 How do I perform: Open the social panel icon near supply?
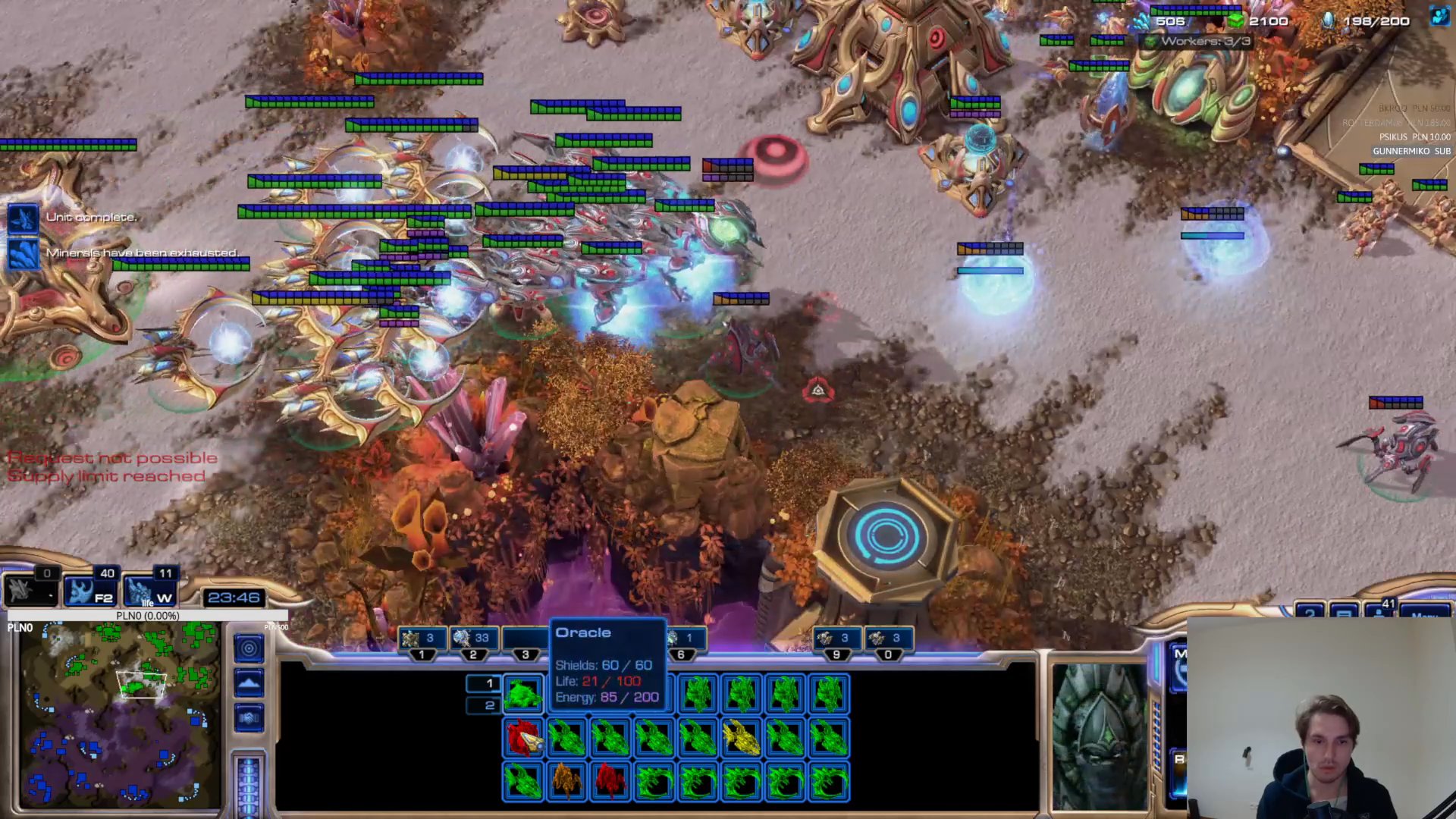click(x=1439, y=17)
